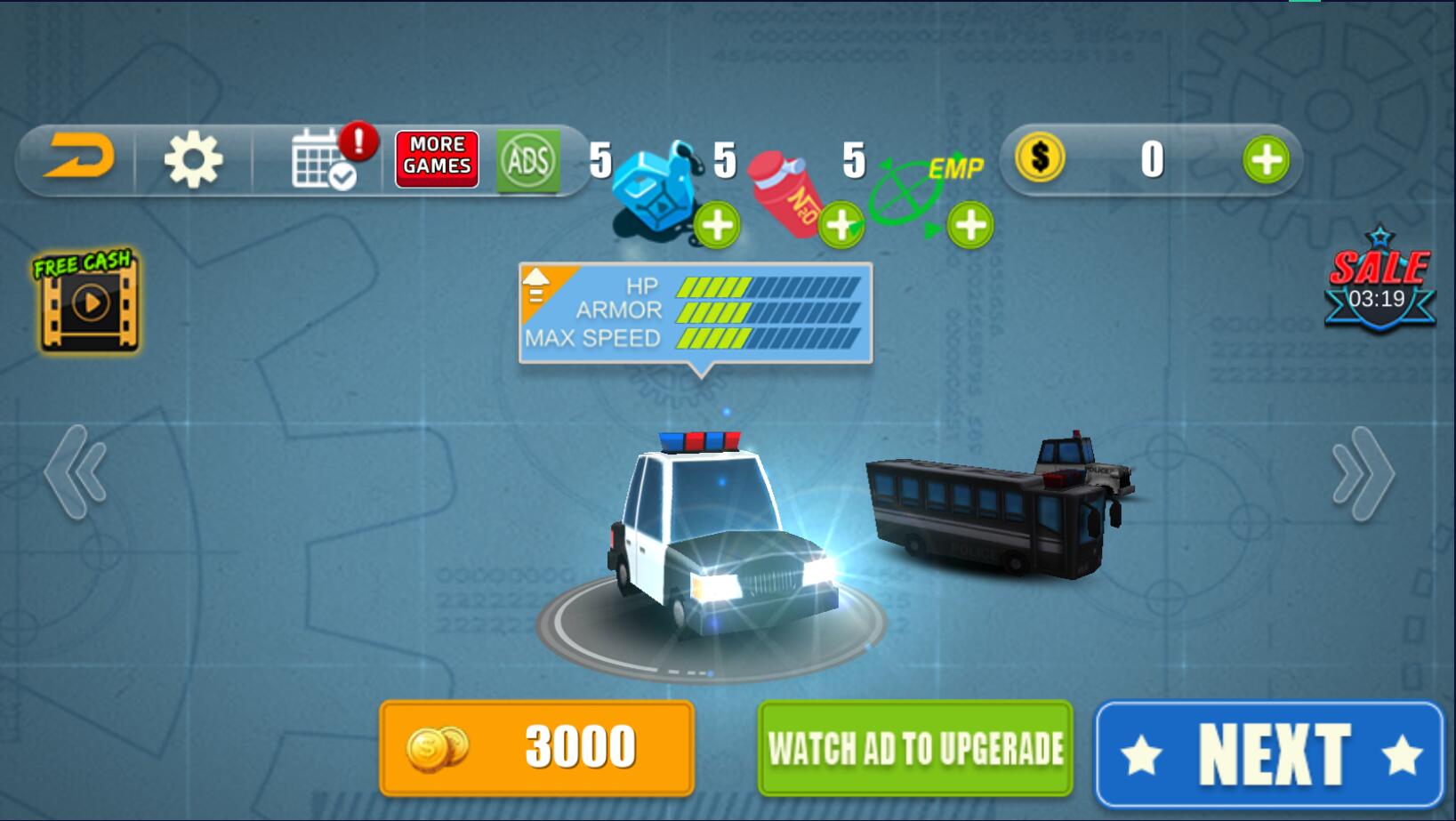Open the Sale offer badge
The width and height of the screenshot is (1456, 821).
click(x=1379, y=283)
